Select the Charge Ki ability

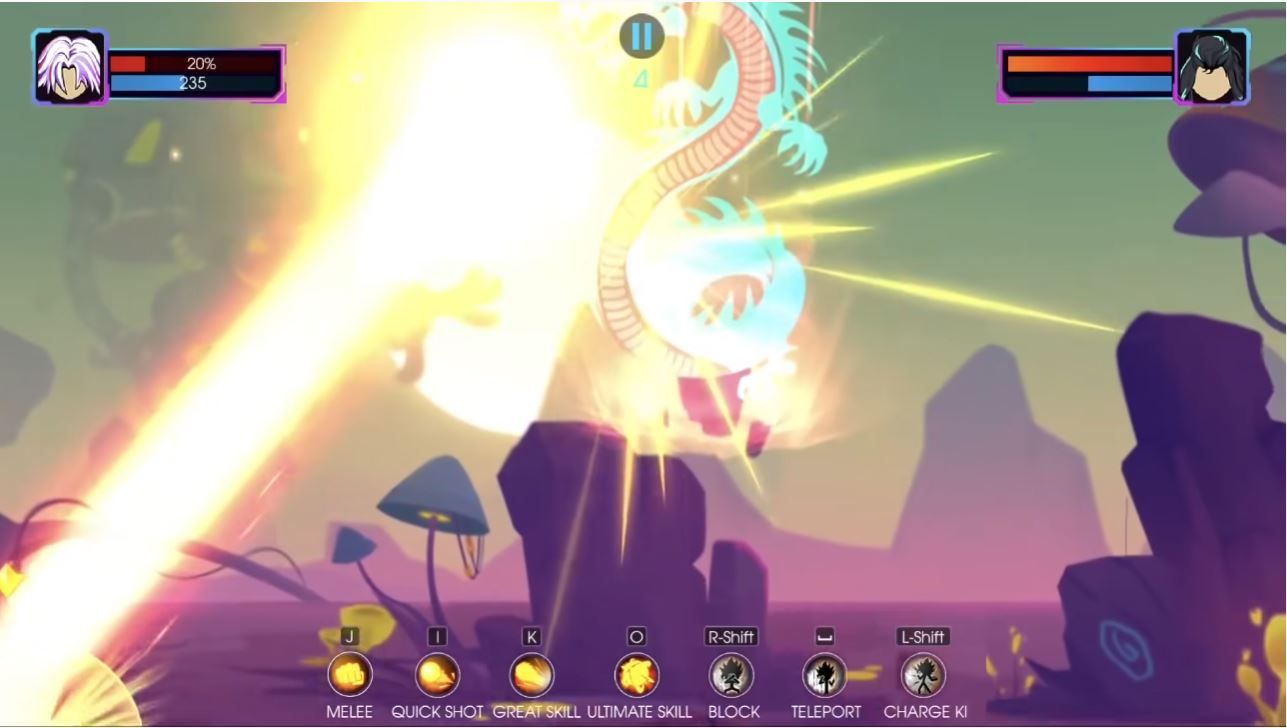[x=923, y=675]
